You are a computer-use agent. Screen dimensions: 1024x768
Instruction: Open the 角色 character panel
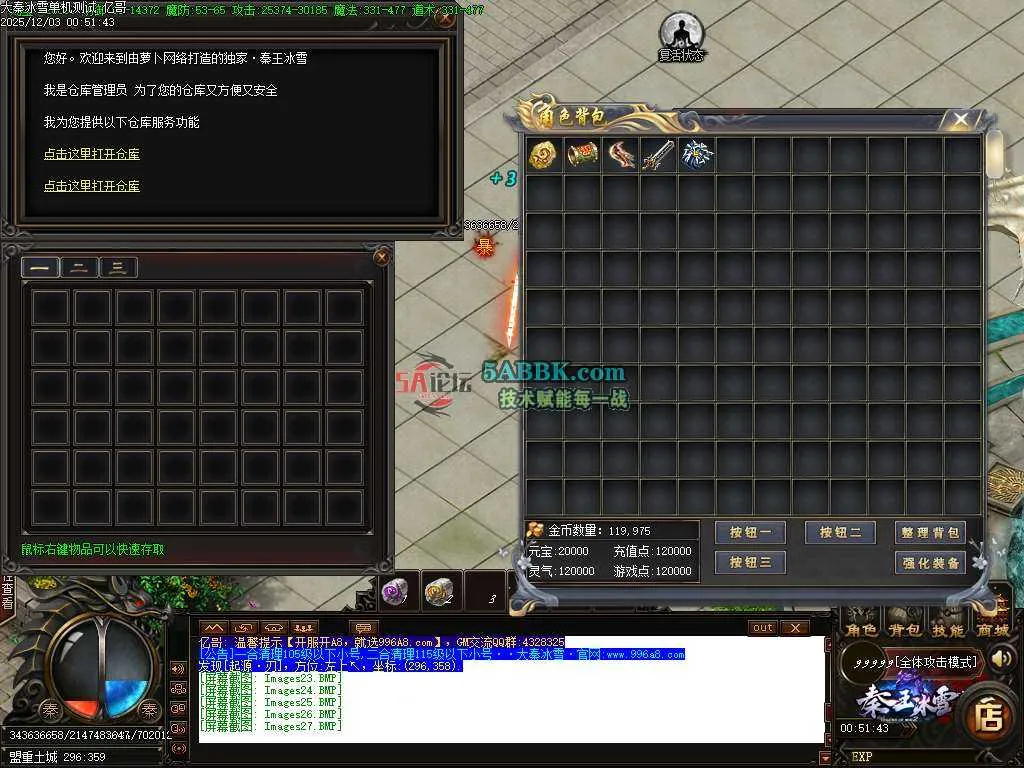coord(861,630)
